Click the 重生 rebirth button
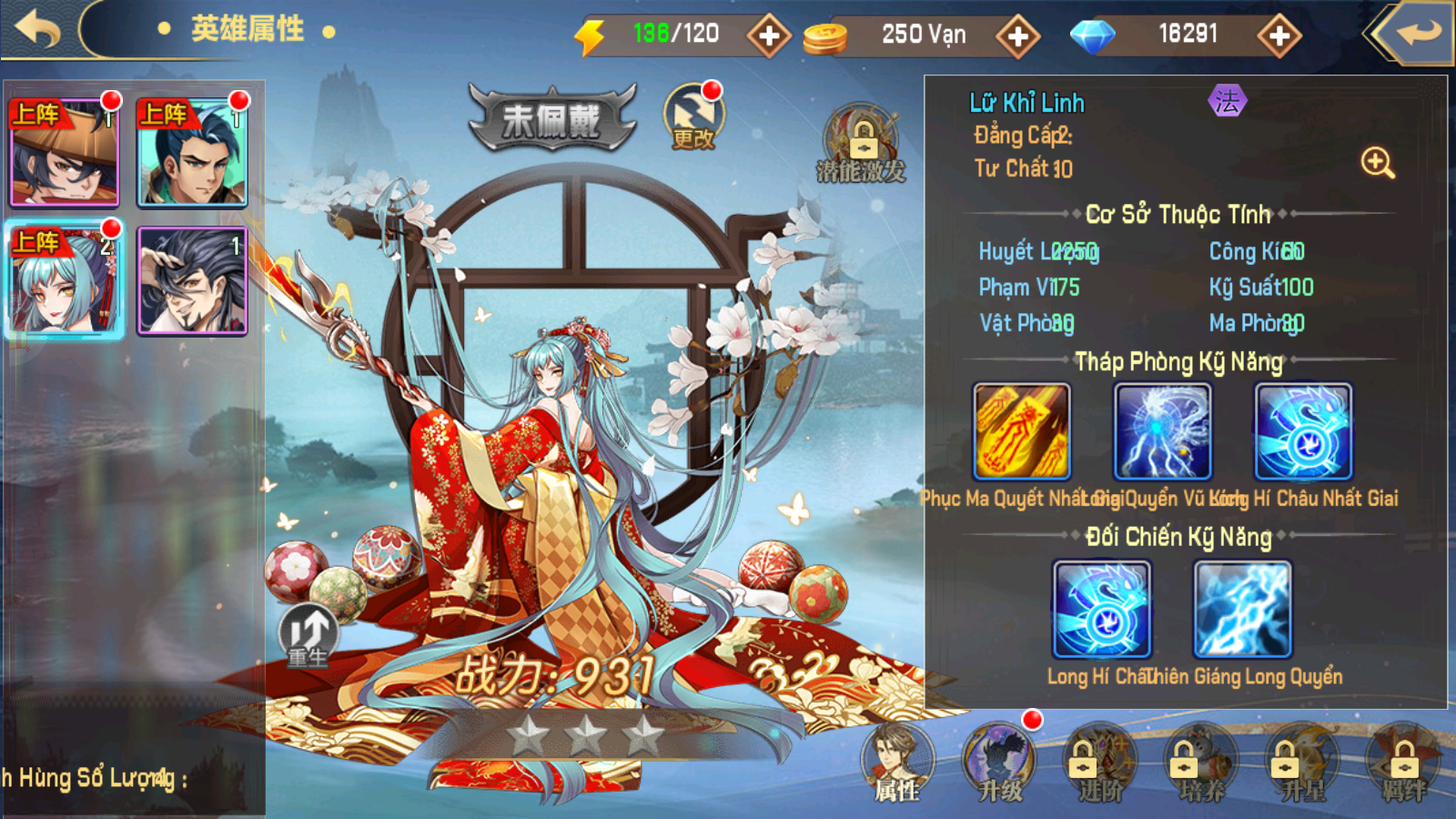Viewport: 1456px width, 819px height. (x=308, y=635)
